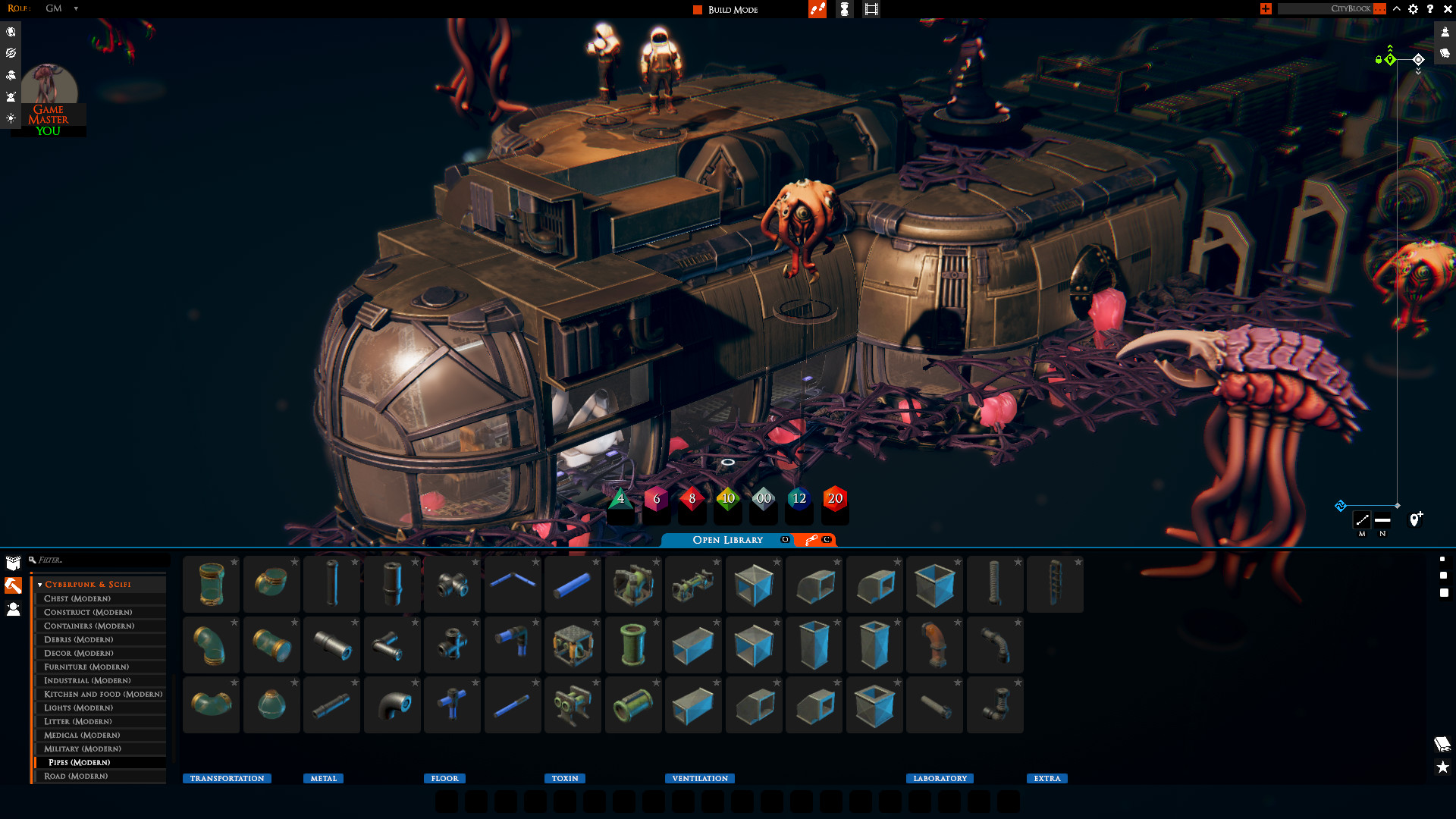Viewport: 1456px width, 819px height.
Task: Open the CityBlock board options via the ellipsis
Action: tap(1378, 9)
